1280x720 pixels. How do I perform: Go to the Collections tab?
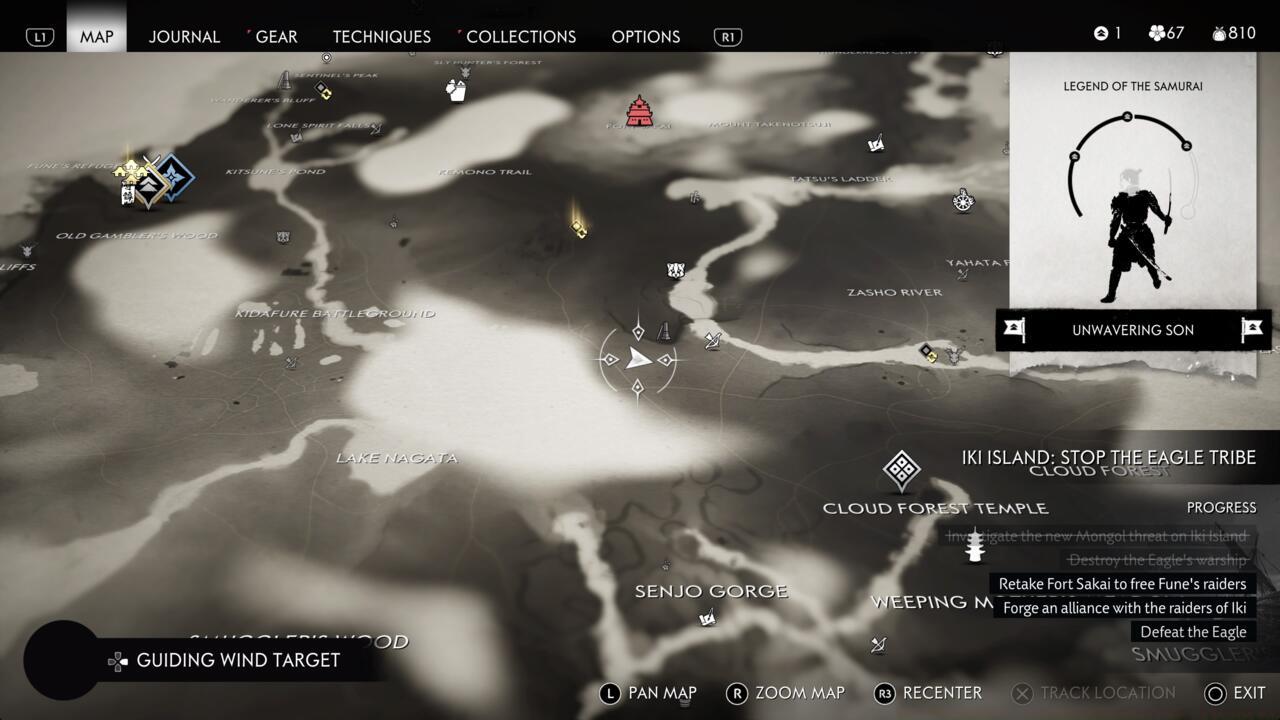(x=521, y=37)
